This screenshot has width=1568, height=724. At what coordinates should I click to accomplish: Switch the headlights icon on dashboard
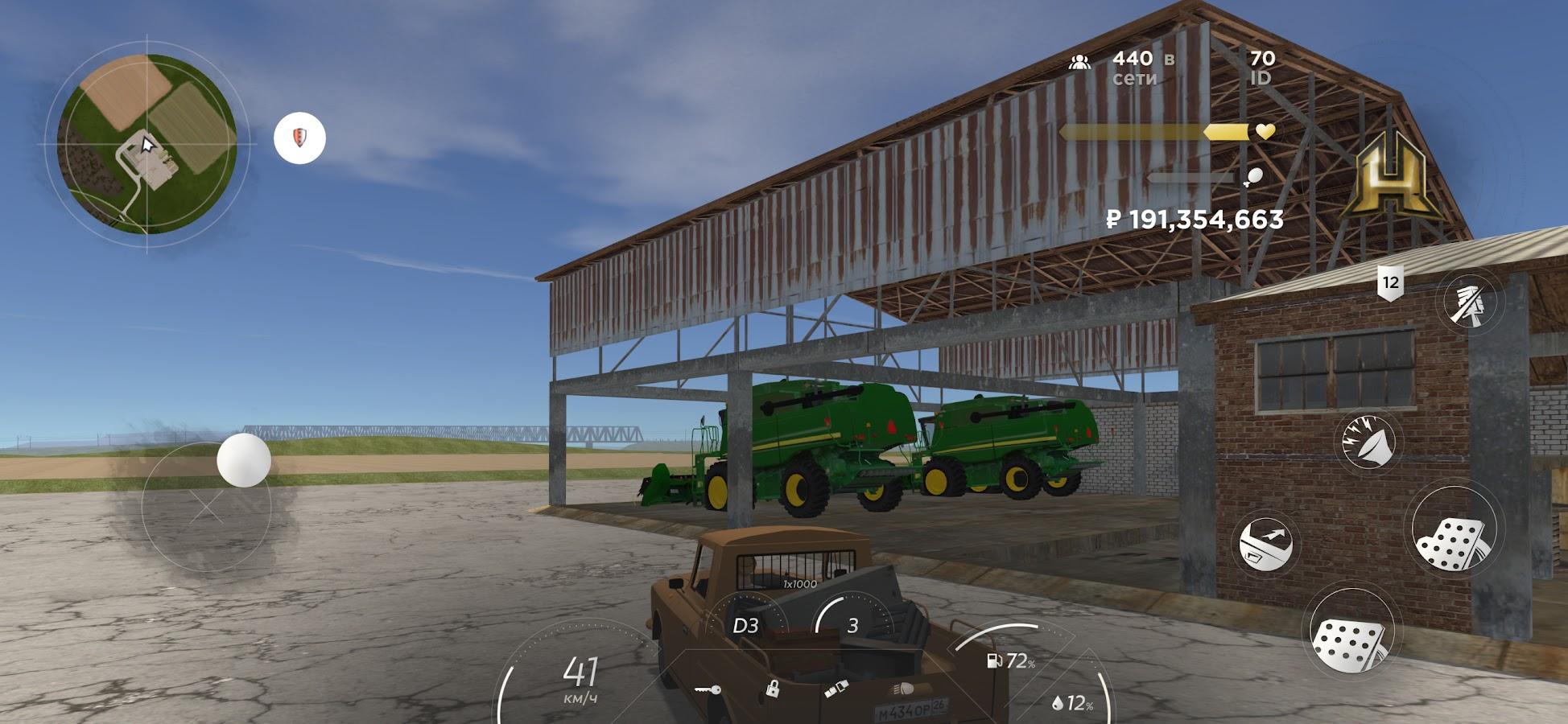point(901,690)
